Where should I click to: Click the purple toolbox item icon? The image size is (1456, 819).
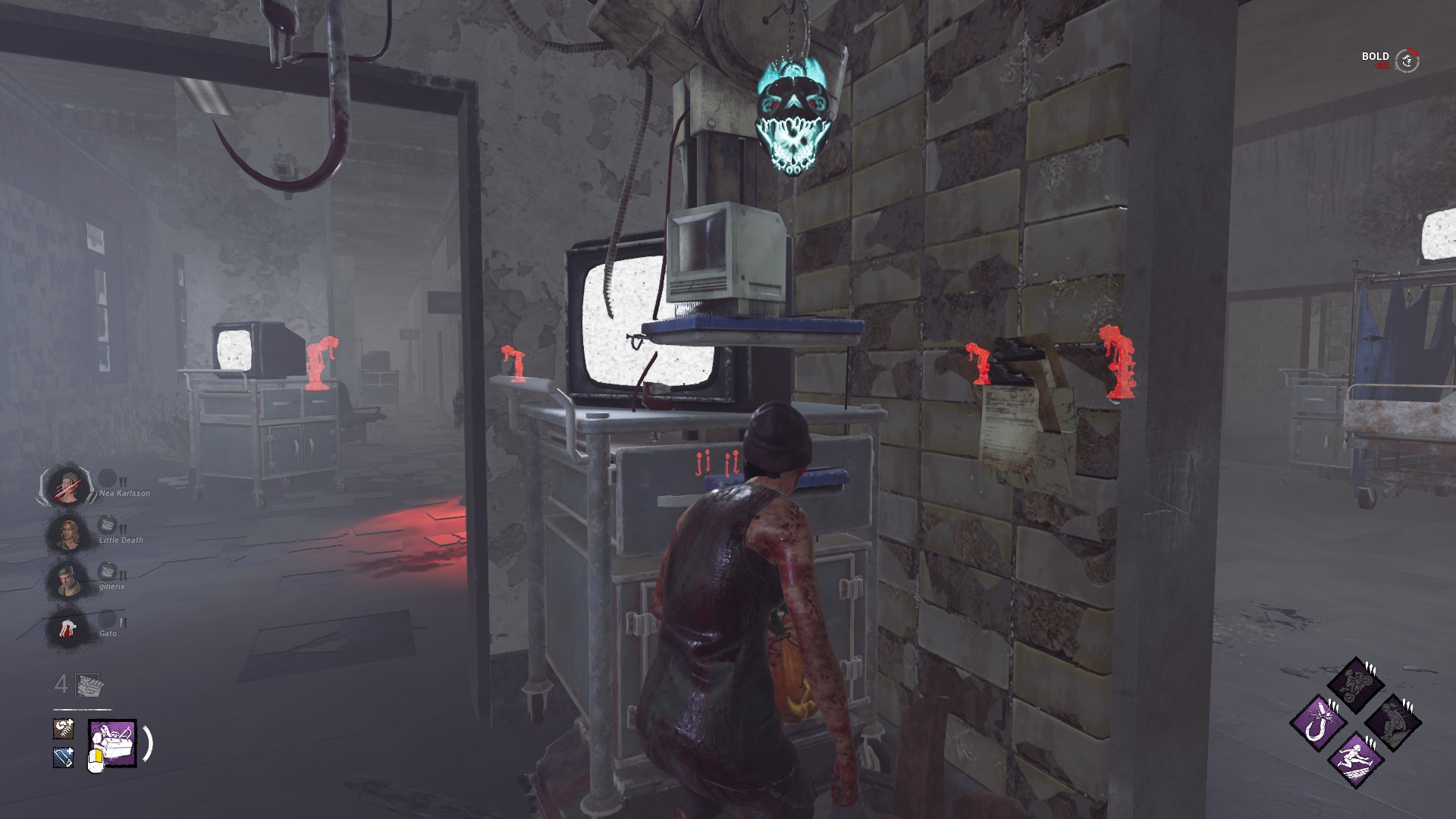(113, 742)
